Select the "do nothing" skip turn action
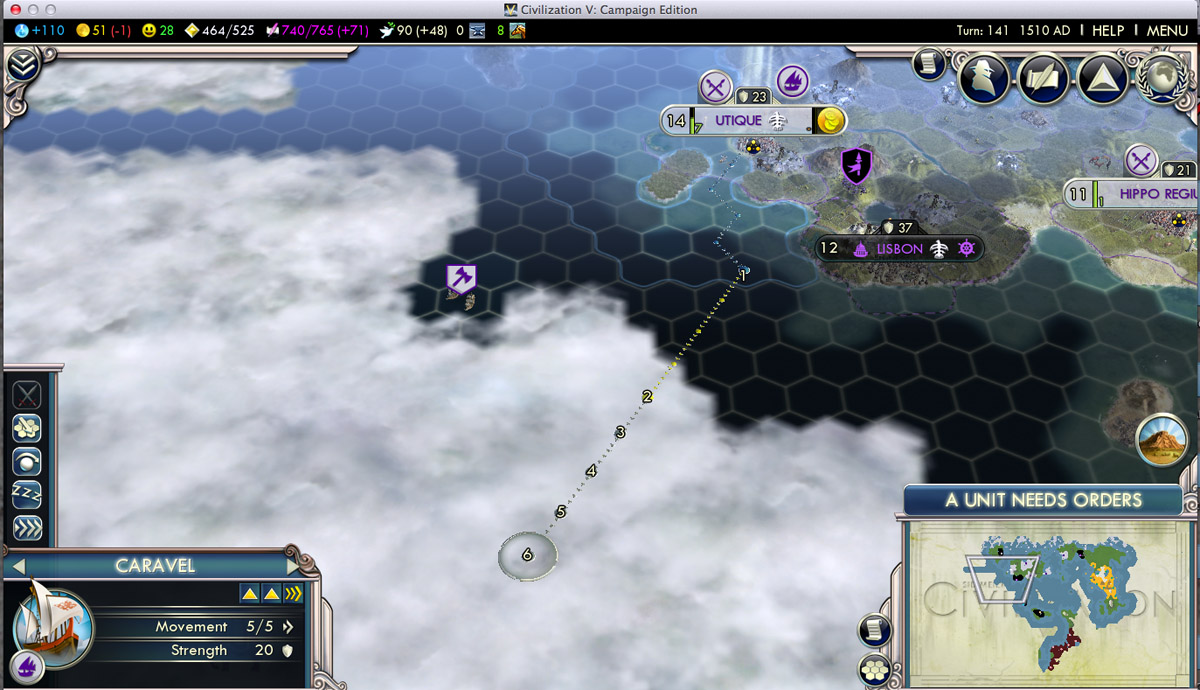 26,461
